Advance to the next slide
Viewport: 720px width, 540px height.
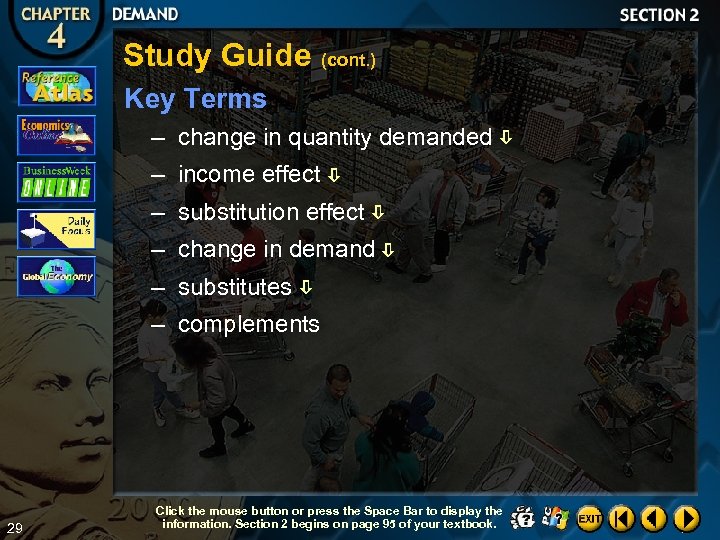(x=686, y=518)
